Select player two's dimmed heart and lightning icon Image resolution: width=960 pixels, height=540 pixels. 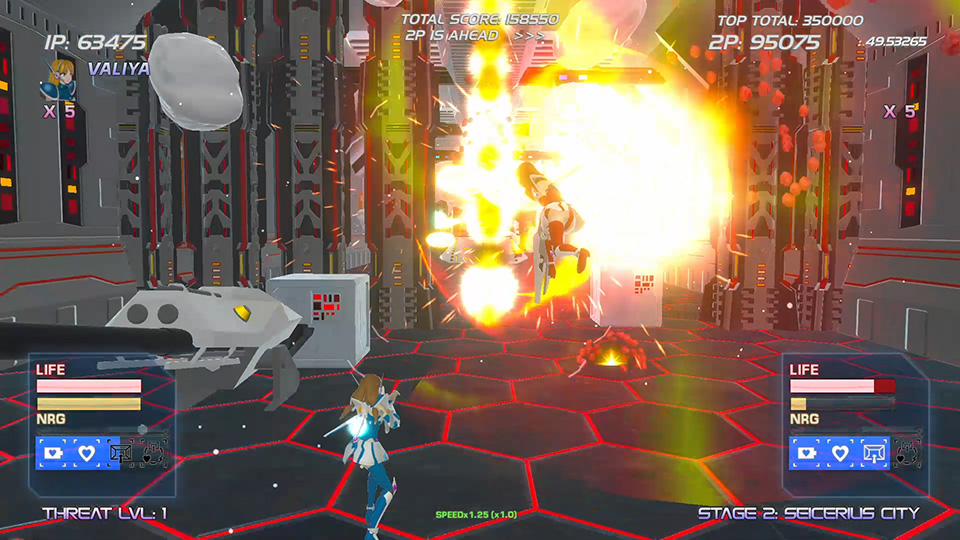coord(907,453)
